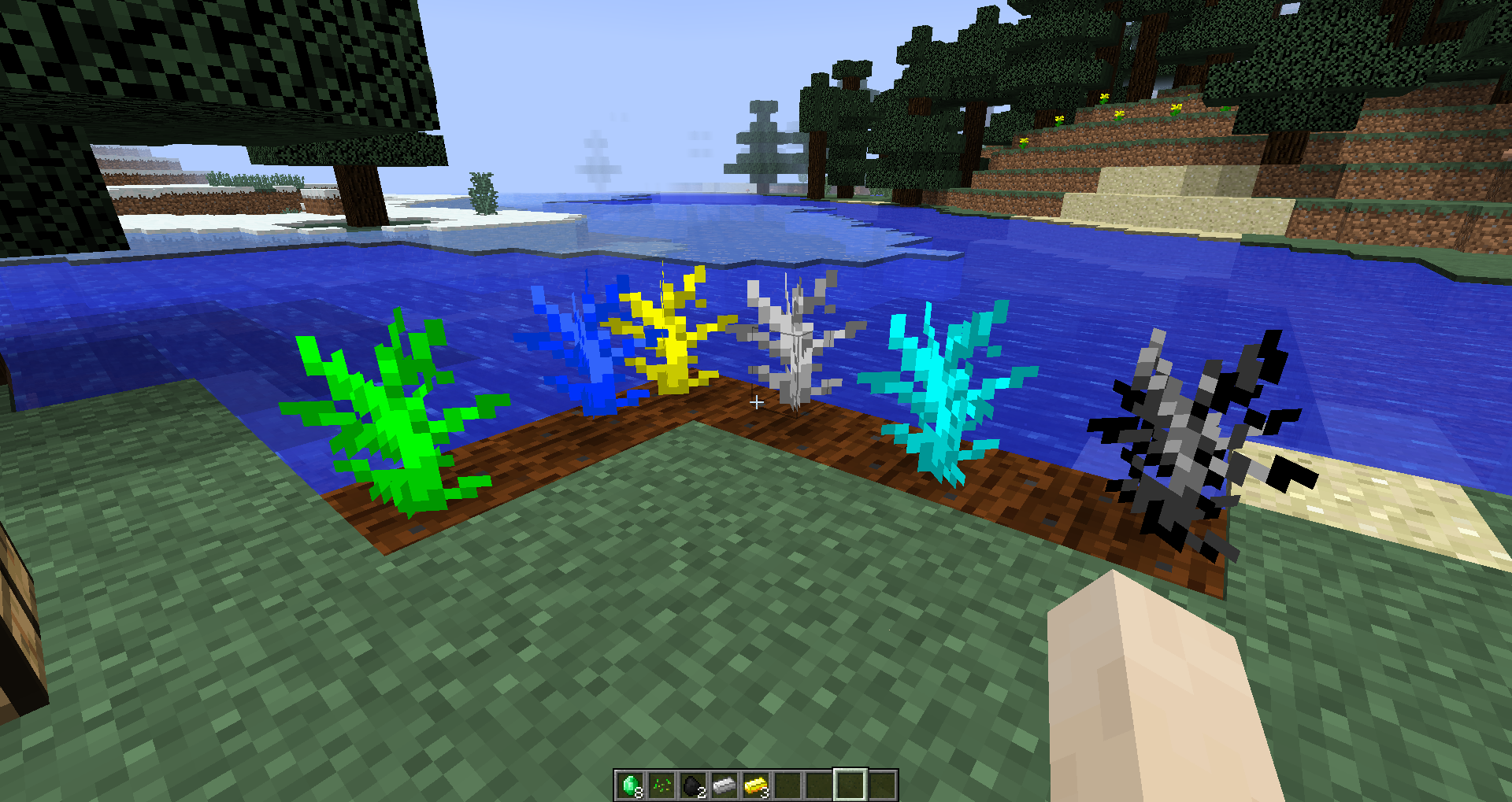Click a yellow flower on the far hillside

point(1104,96)
